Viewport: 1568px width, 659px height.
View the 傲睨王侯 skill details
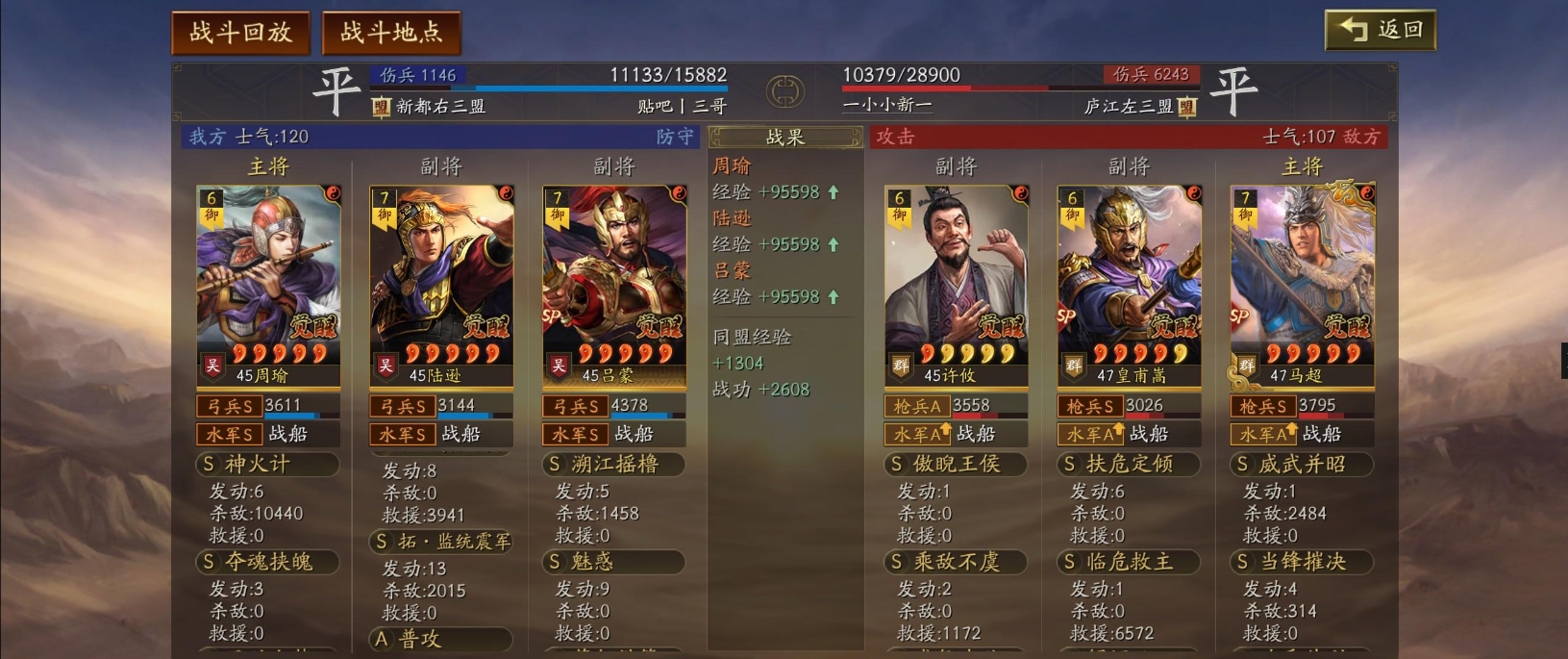(x=957, y=465)
